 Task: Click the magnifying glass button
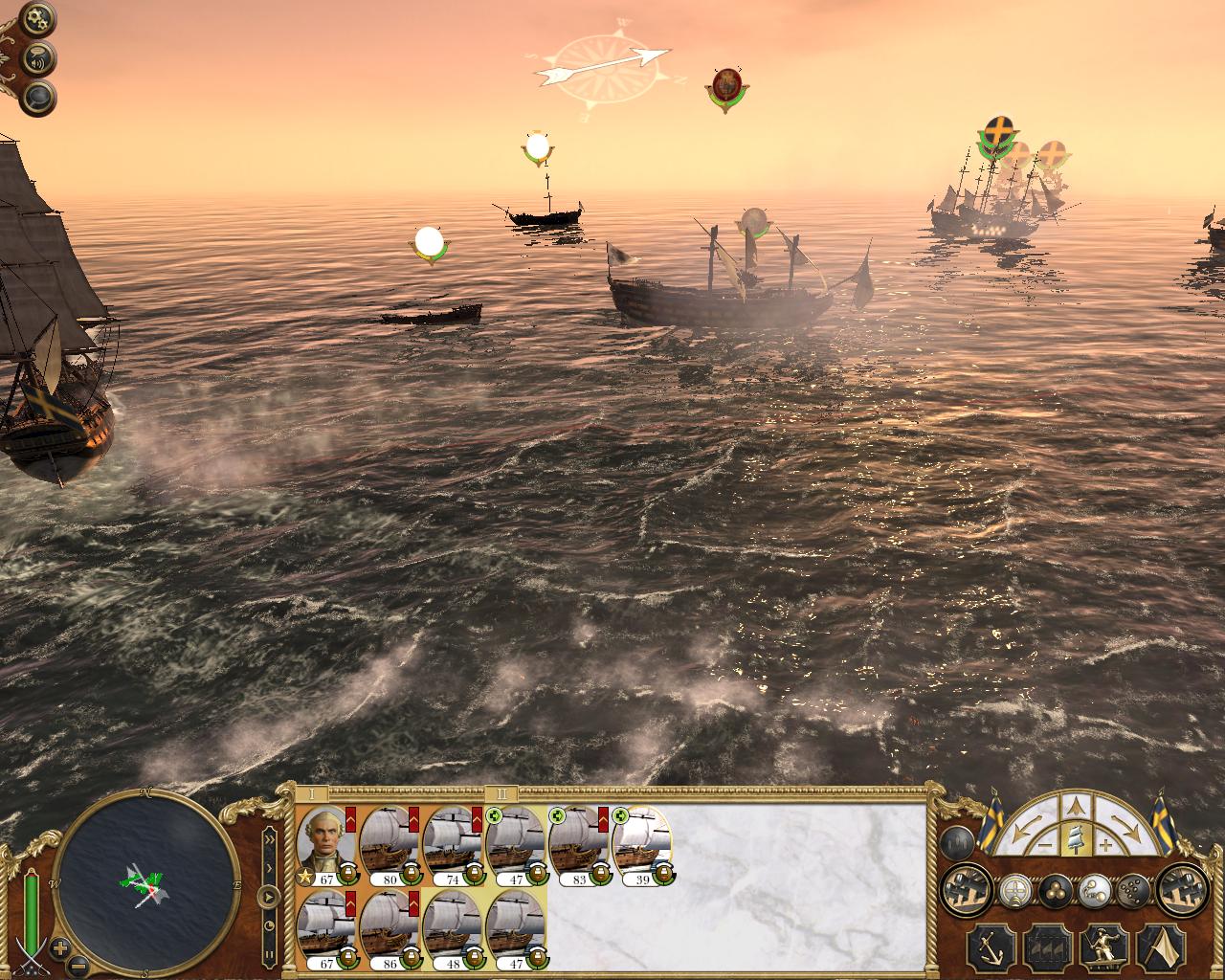click(x=40, y=97)
